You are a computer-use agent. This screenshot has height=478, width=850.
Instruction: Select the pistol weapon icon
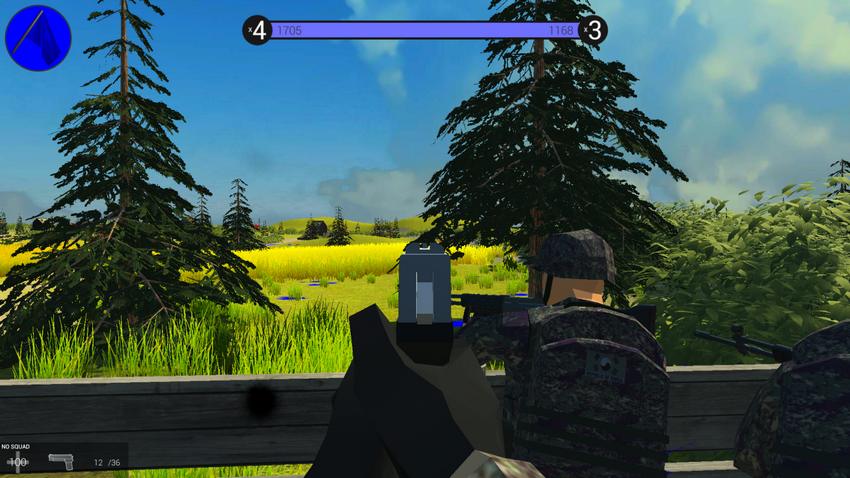[61, 461]
